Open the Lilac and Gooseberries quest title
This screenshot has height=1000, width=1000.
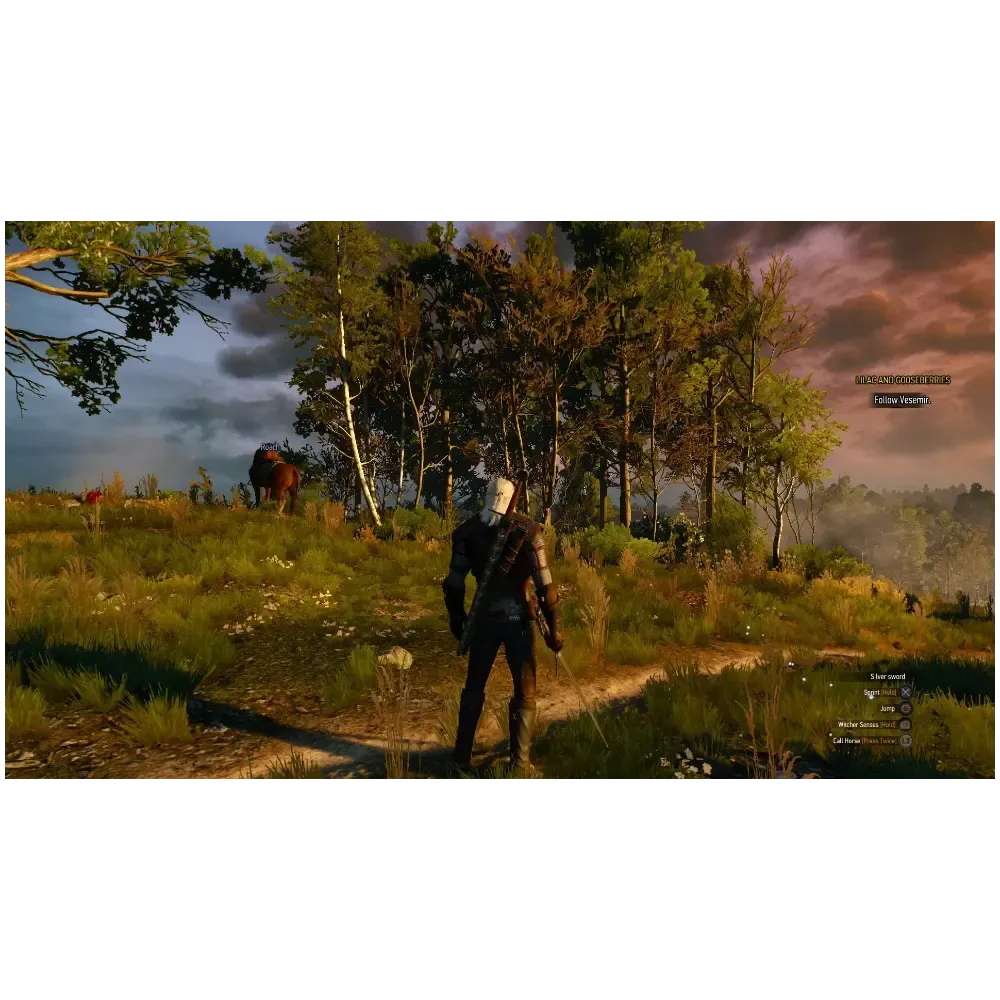[x=902, y=380]
